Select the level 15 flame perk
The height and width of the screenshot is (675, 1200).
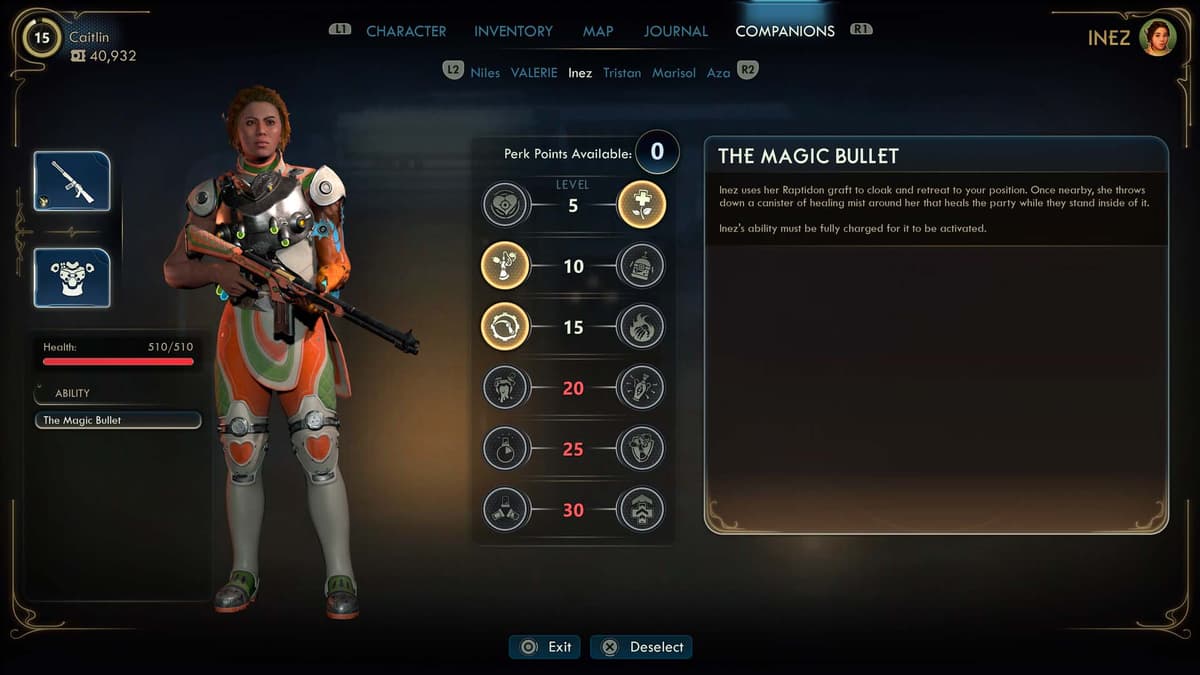[x=641, y=327]
